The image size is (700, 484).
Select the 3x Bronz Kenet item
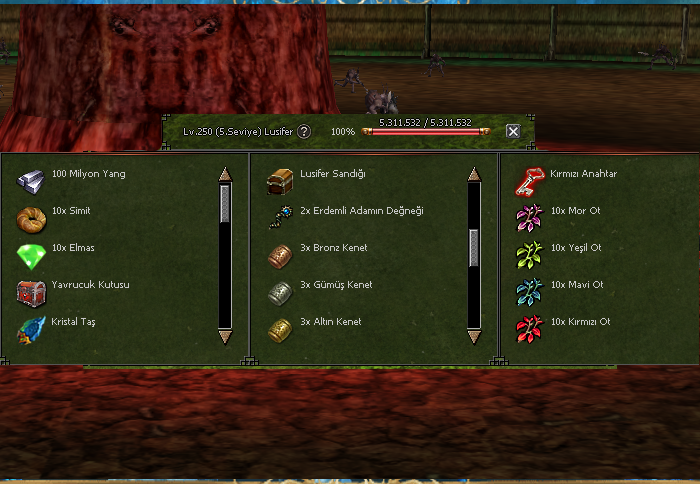[280, 255]
